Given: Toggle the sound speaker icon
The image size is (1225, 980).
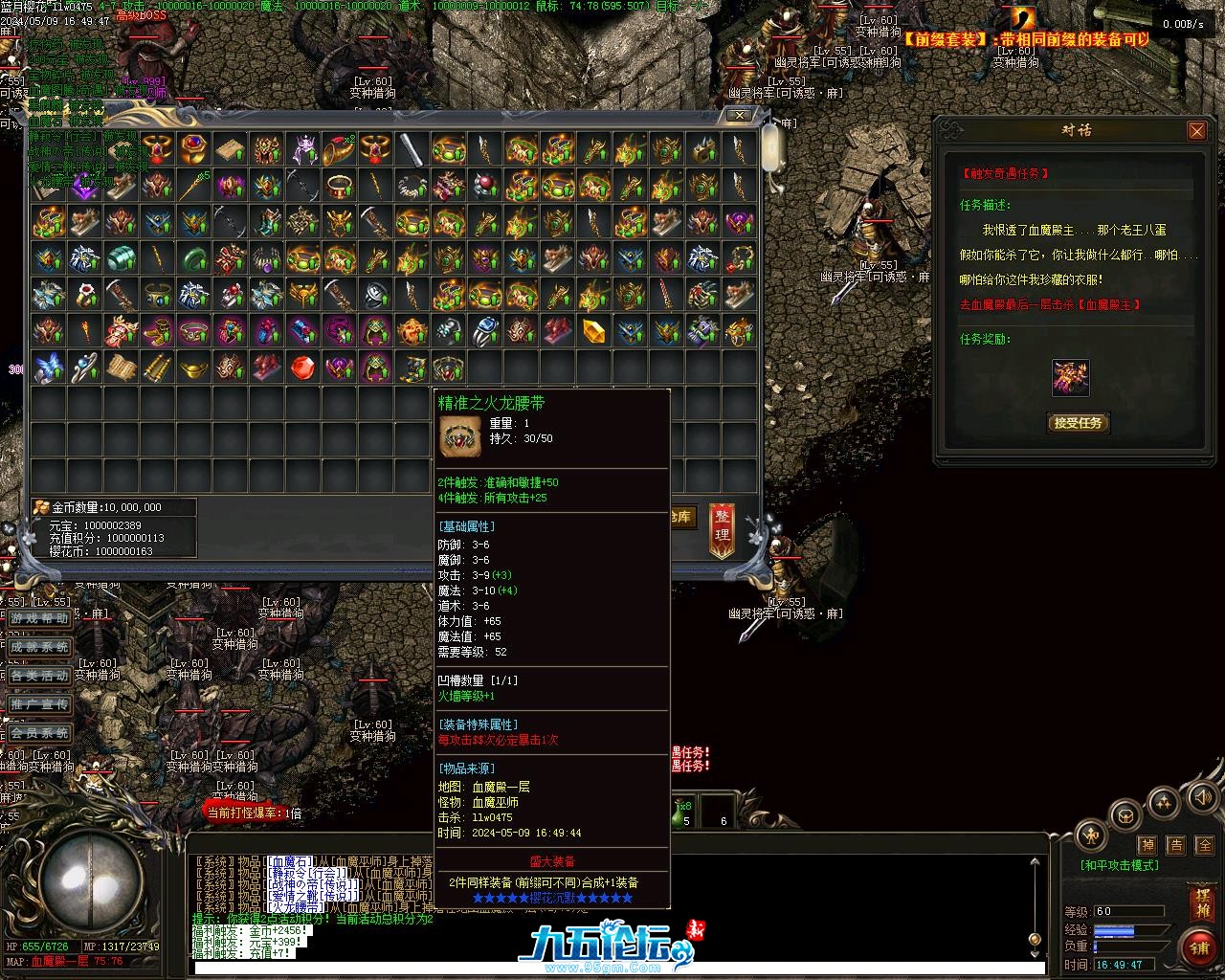Looking at the screenshot, I should coord(1200,797).
